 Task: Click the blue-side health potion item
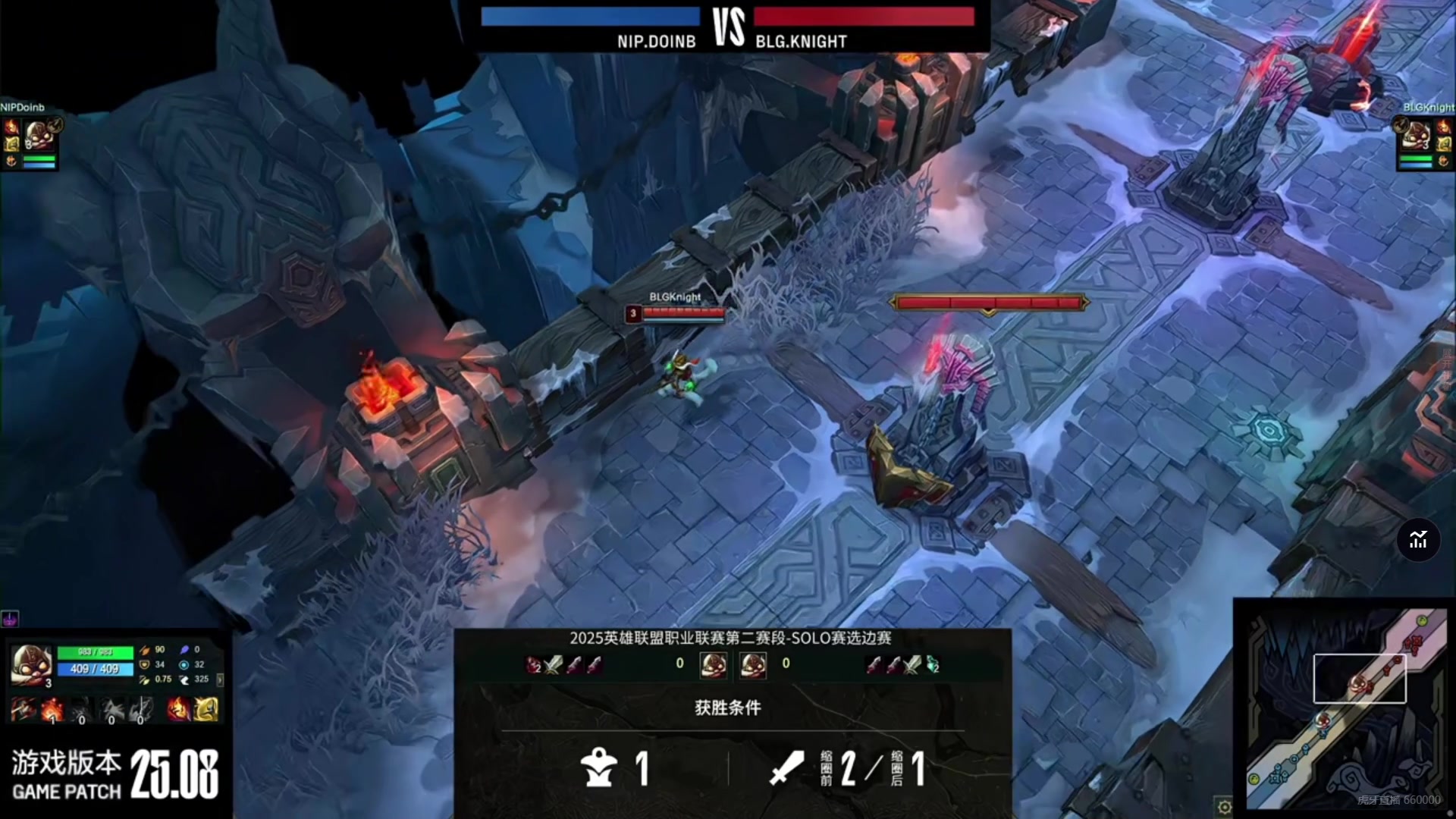pos(535,665)
